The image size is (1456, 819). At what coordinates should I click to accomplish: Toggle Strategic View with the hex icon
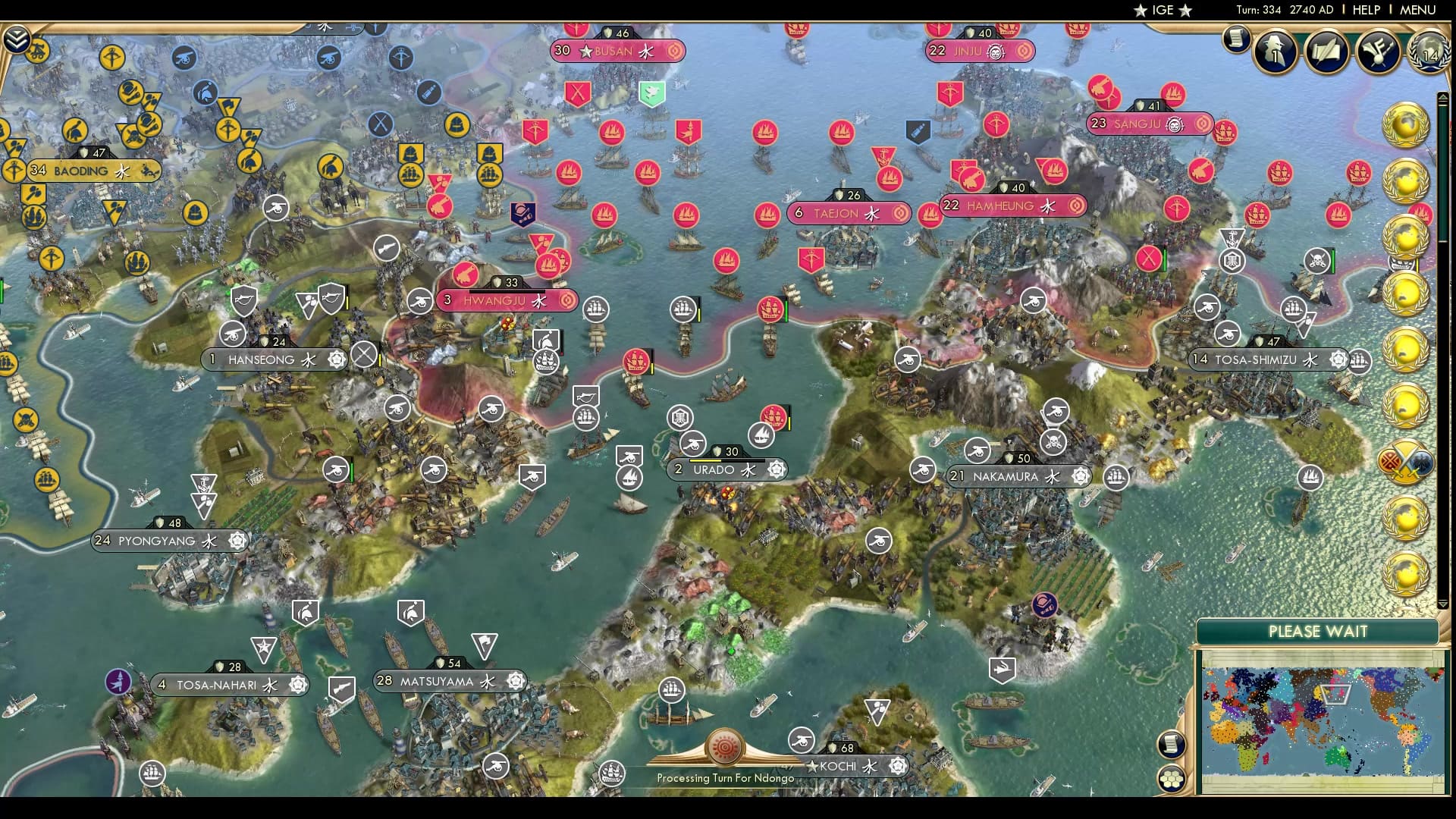pos(1172,778)
